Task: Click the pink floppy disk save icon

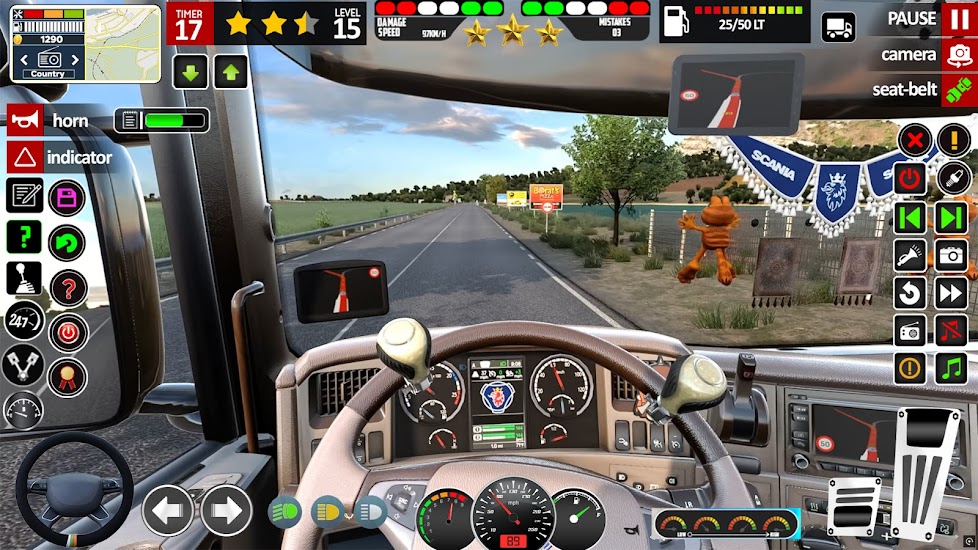Action: 67,197
